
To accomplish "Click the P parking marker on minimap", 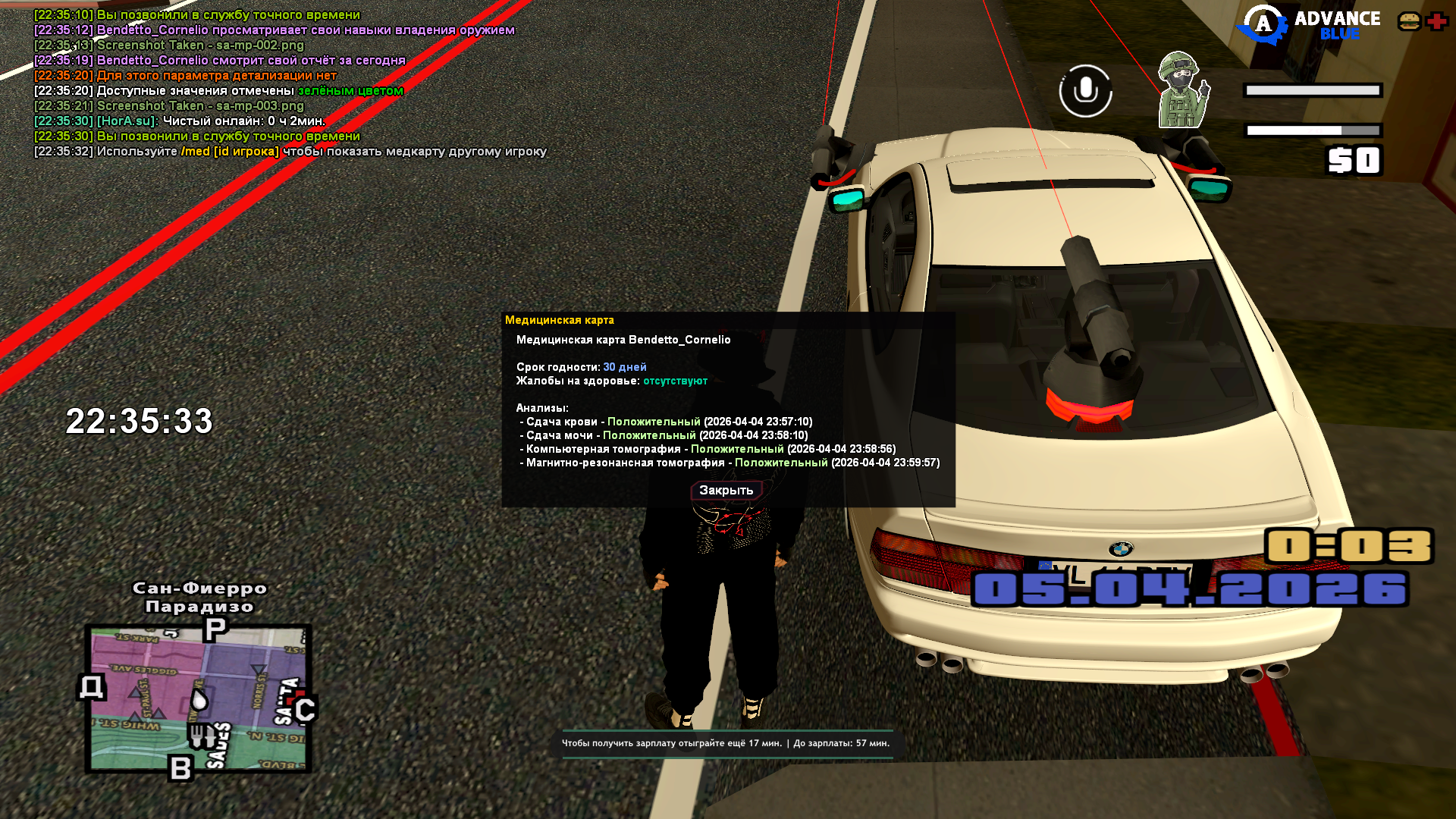I will coord(215,629).
